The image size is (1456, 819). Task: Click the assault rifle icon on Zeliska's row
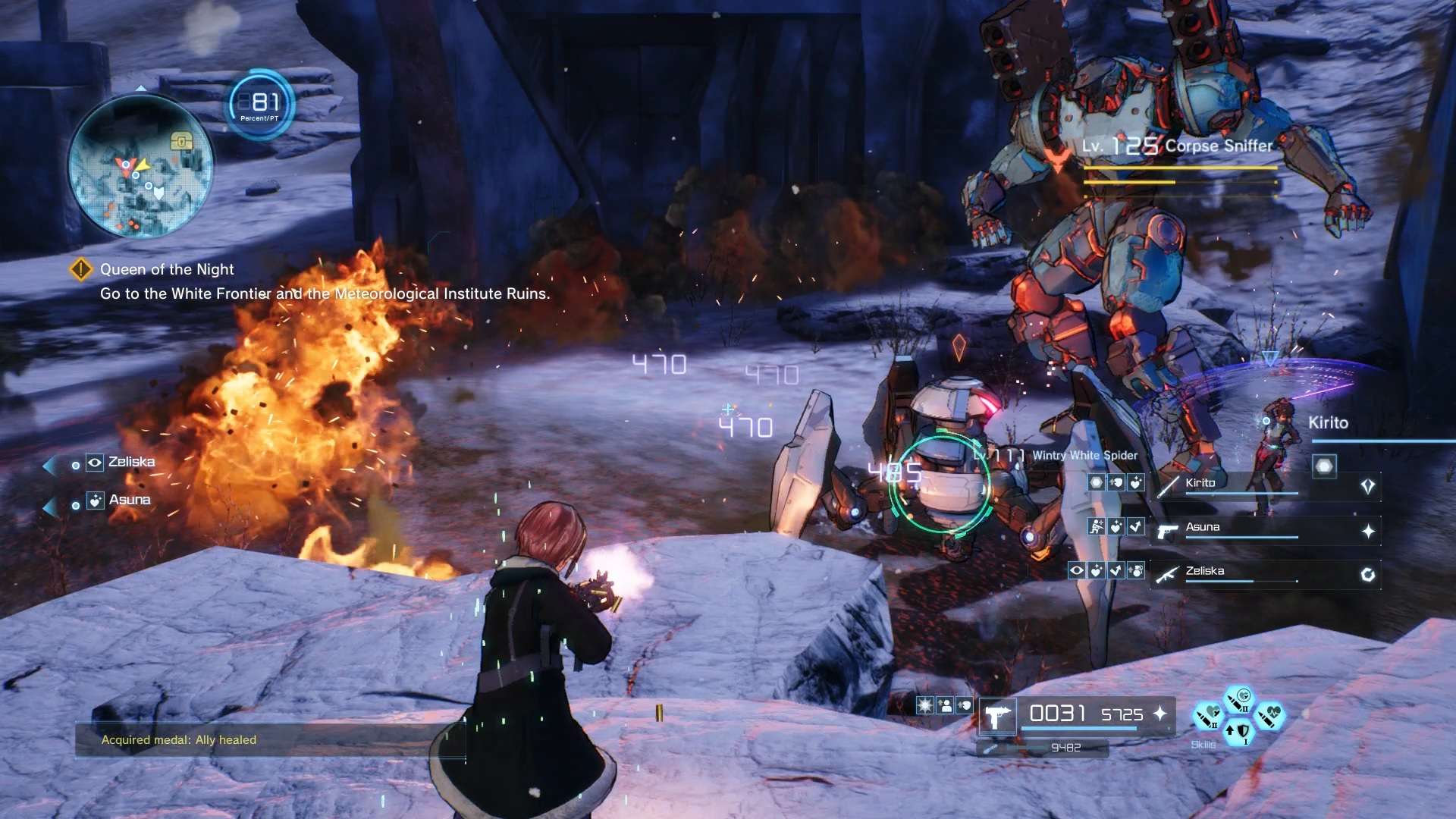point(1167,576)
